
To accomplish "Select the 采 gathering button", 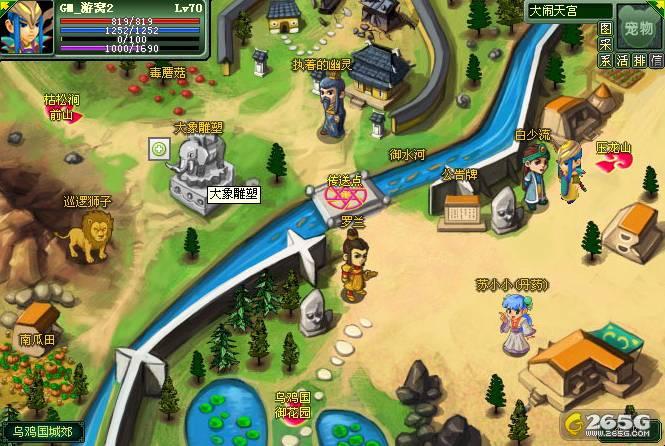I will point(605,45).
